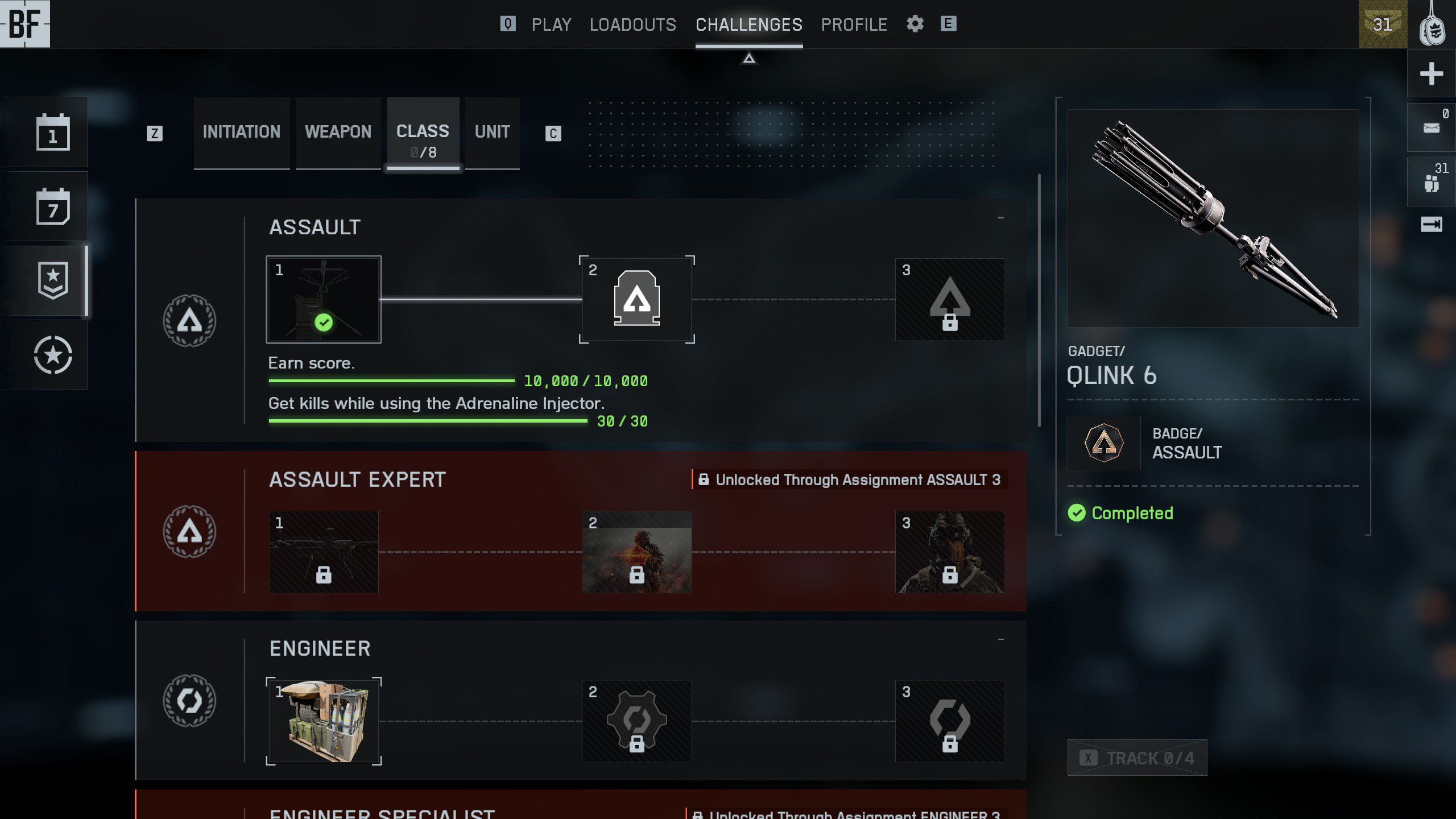1456x819 pixels.
Task: Click the Track 0/4 button
Action: [1137, 758]
